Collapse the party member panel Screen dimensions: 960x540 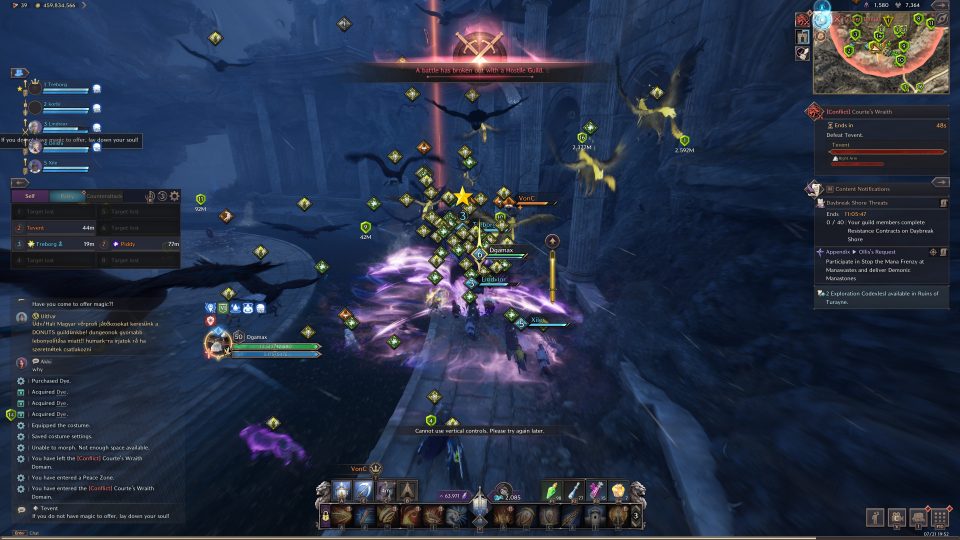coord(19,73)
